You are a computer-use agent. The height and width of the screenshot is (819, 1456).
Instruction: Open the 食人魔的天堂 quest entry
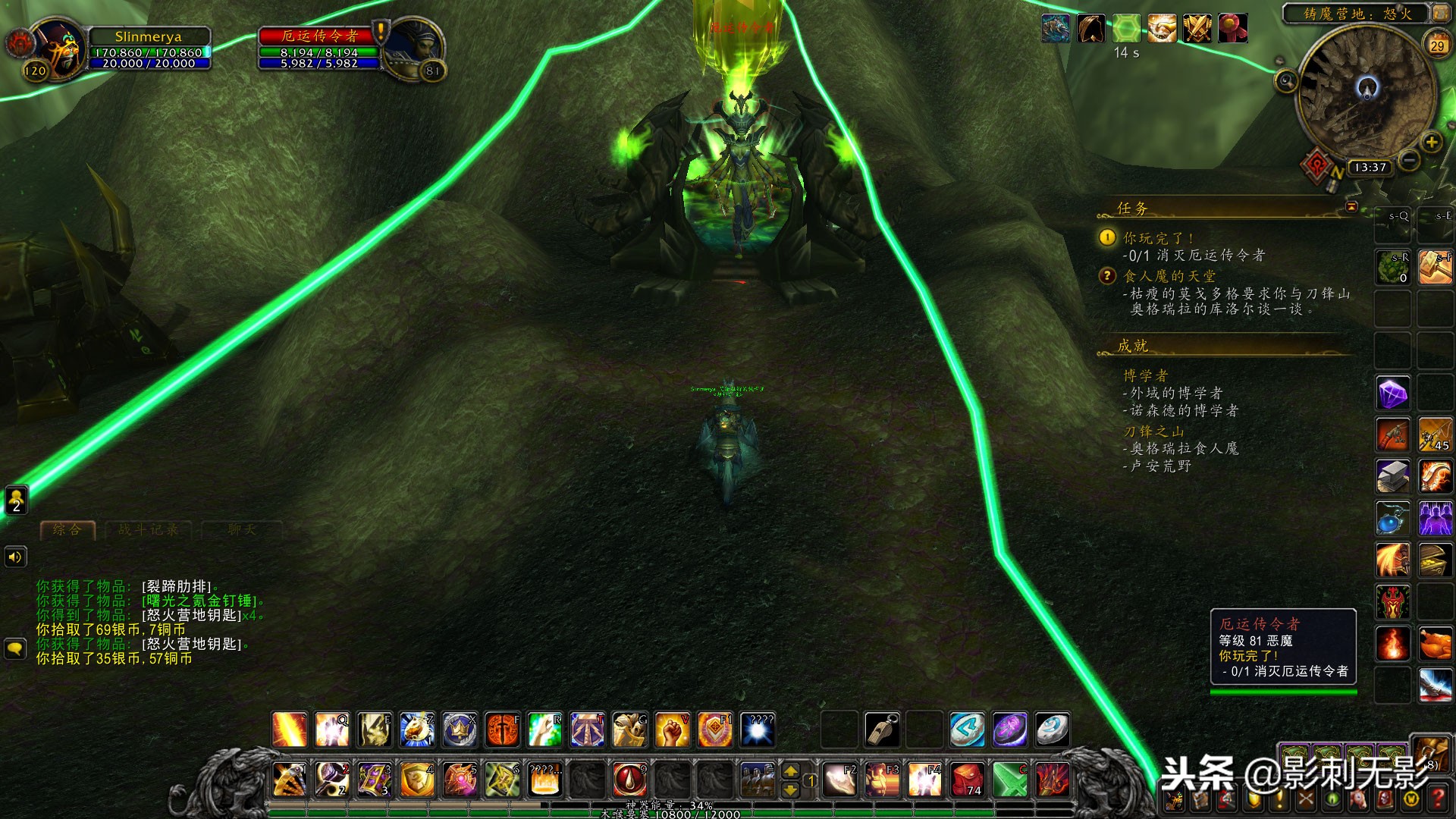click(1169, 276)
